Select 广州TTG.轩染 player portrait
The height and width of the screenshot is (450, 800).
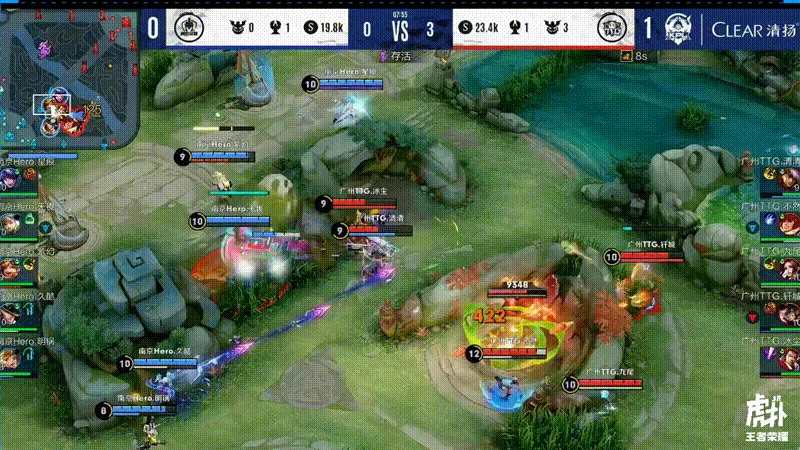787,315
